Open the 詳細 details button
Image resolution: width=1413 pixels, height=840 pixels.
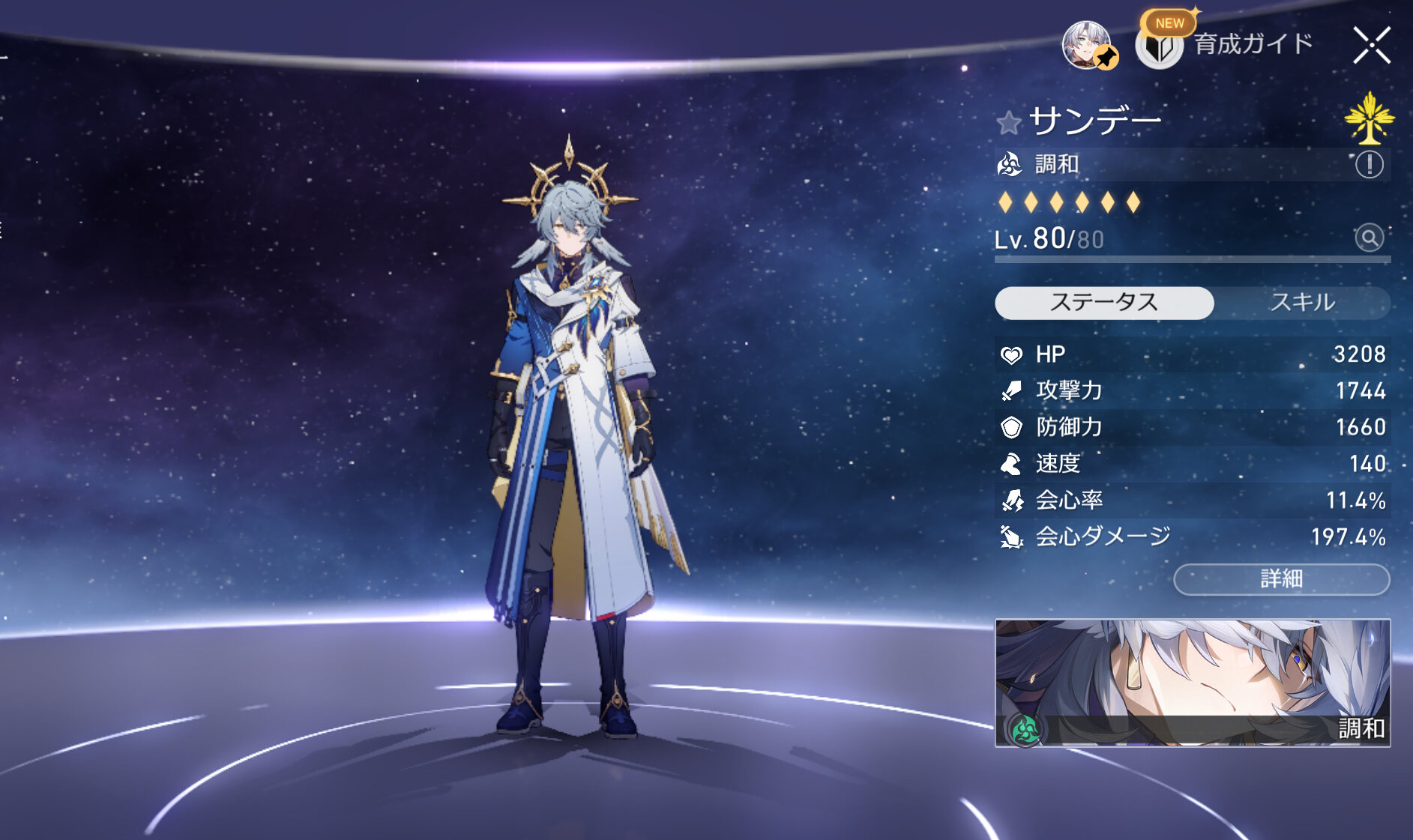pos(1281,579)
